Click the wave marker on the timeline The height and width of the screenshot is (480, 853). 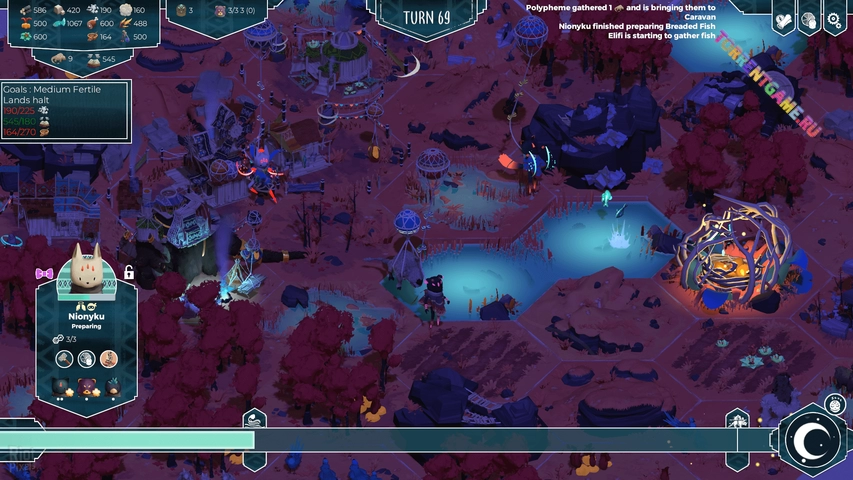[254, 419]
